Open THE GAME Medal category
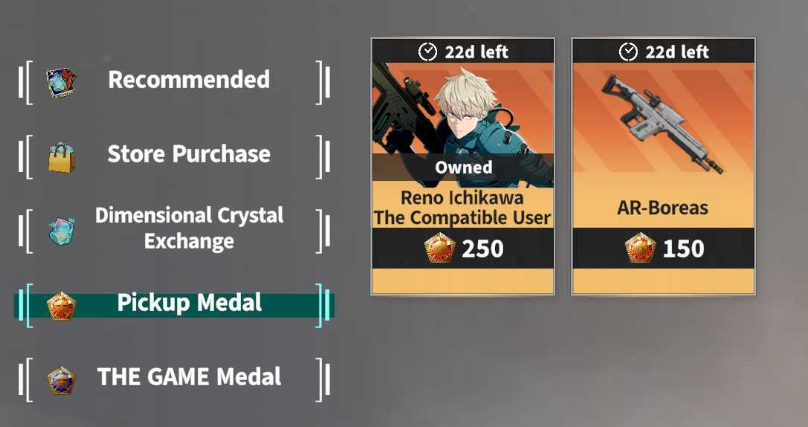 (175, 378)
